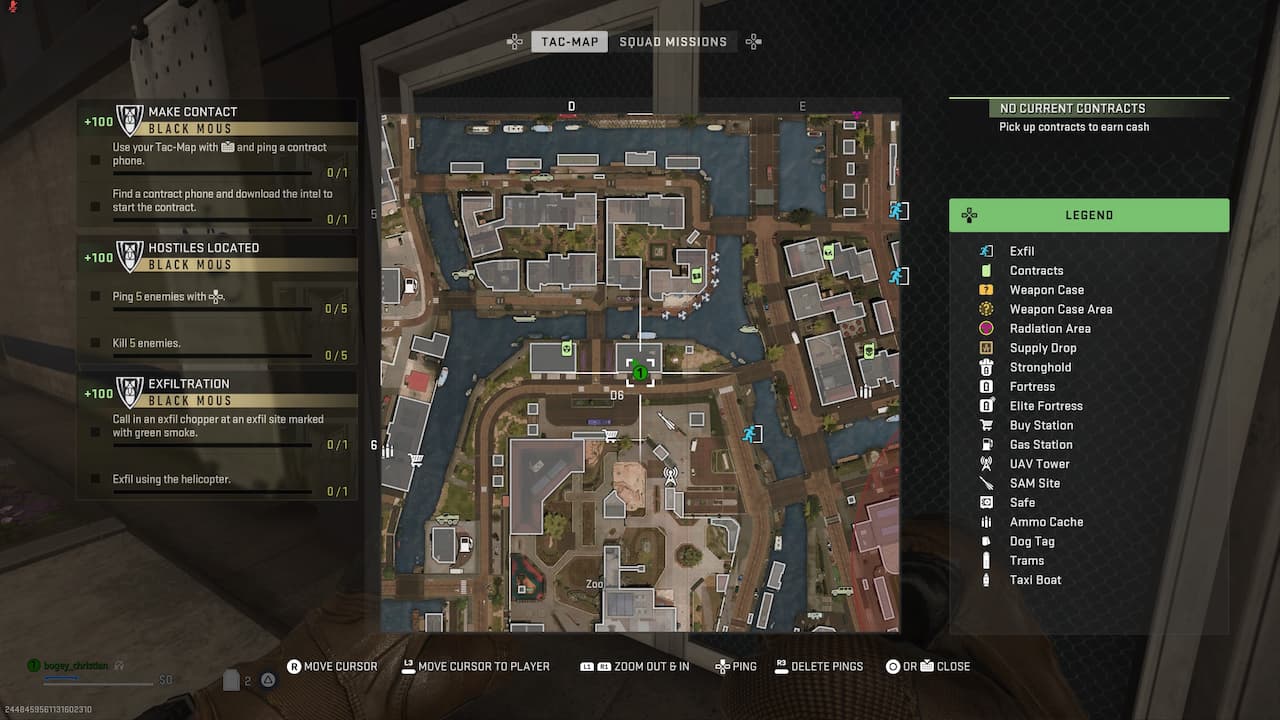Select the Ammo Cache icon in the Legend
The height and width of the screenshot is (720, 1280).
987,521
